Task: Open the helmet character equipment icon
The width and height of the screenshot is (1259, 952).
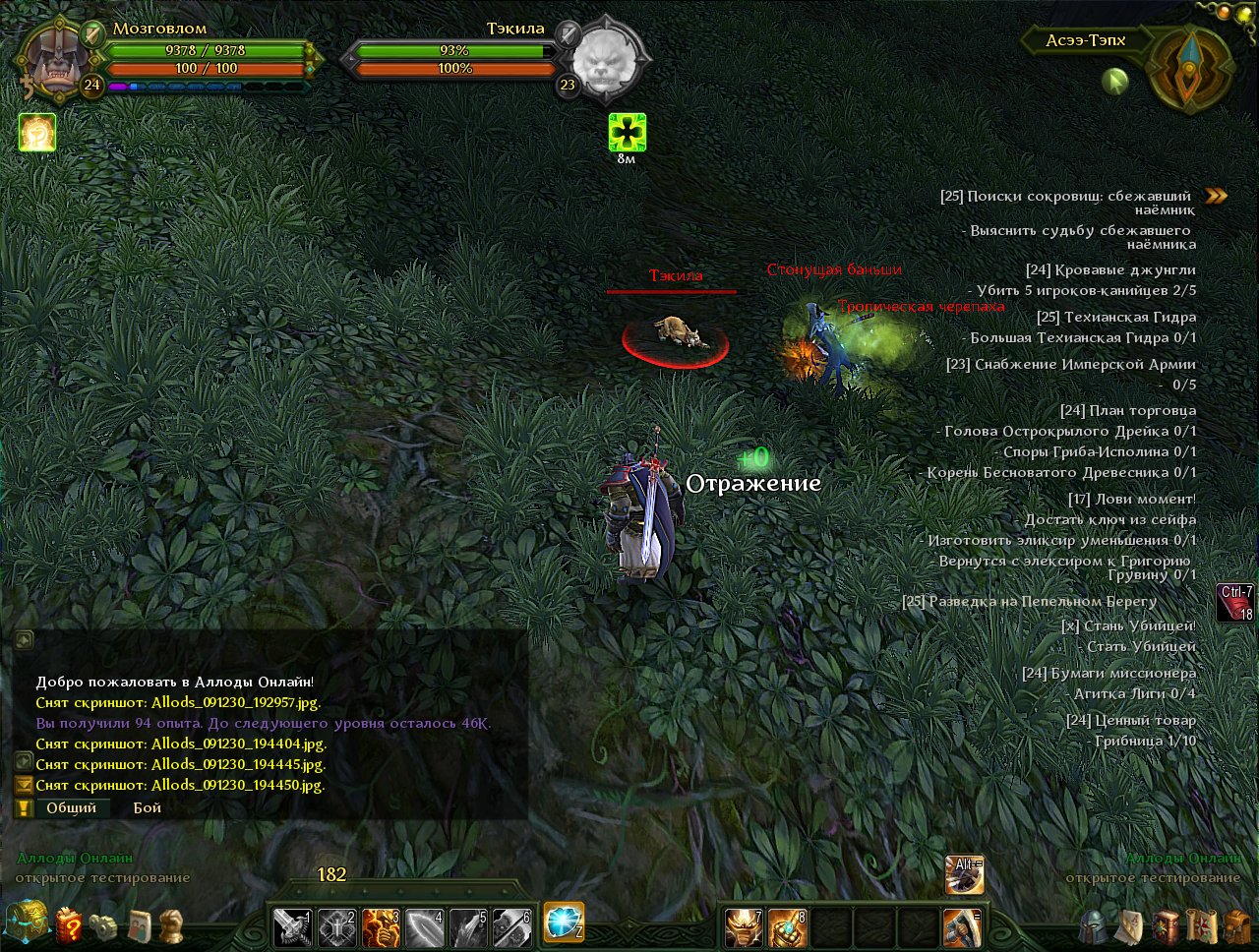Action: point(1093,926)
